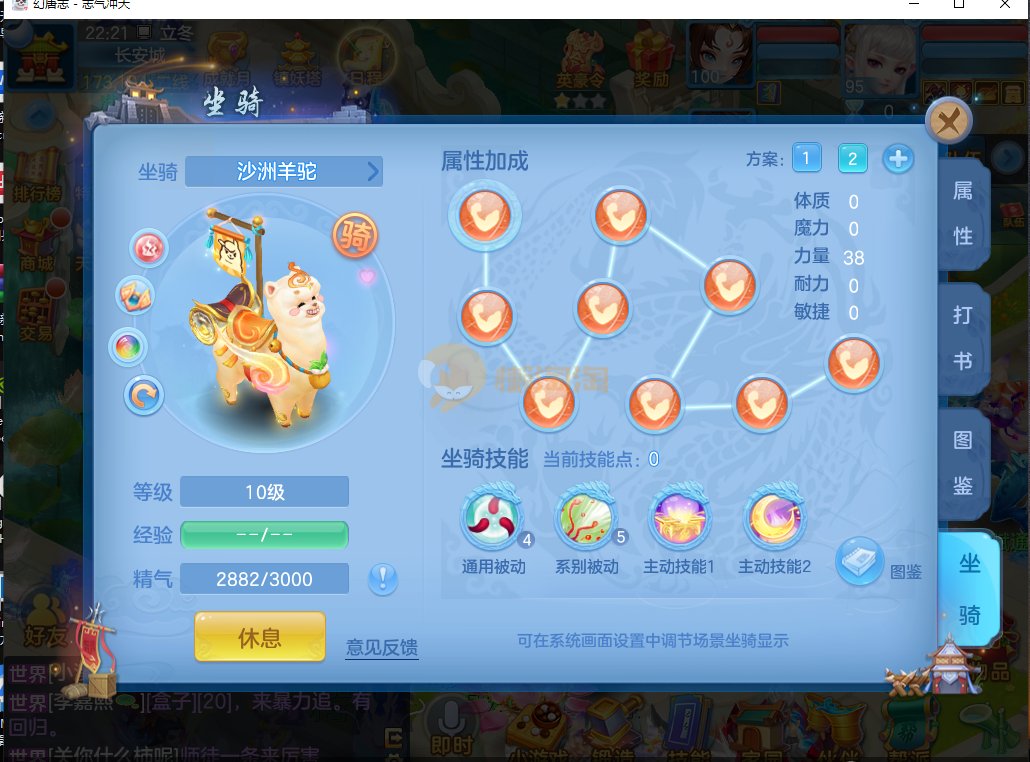Maximize the game window
Screen dimensions: 1030x762
[958, 5]
